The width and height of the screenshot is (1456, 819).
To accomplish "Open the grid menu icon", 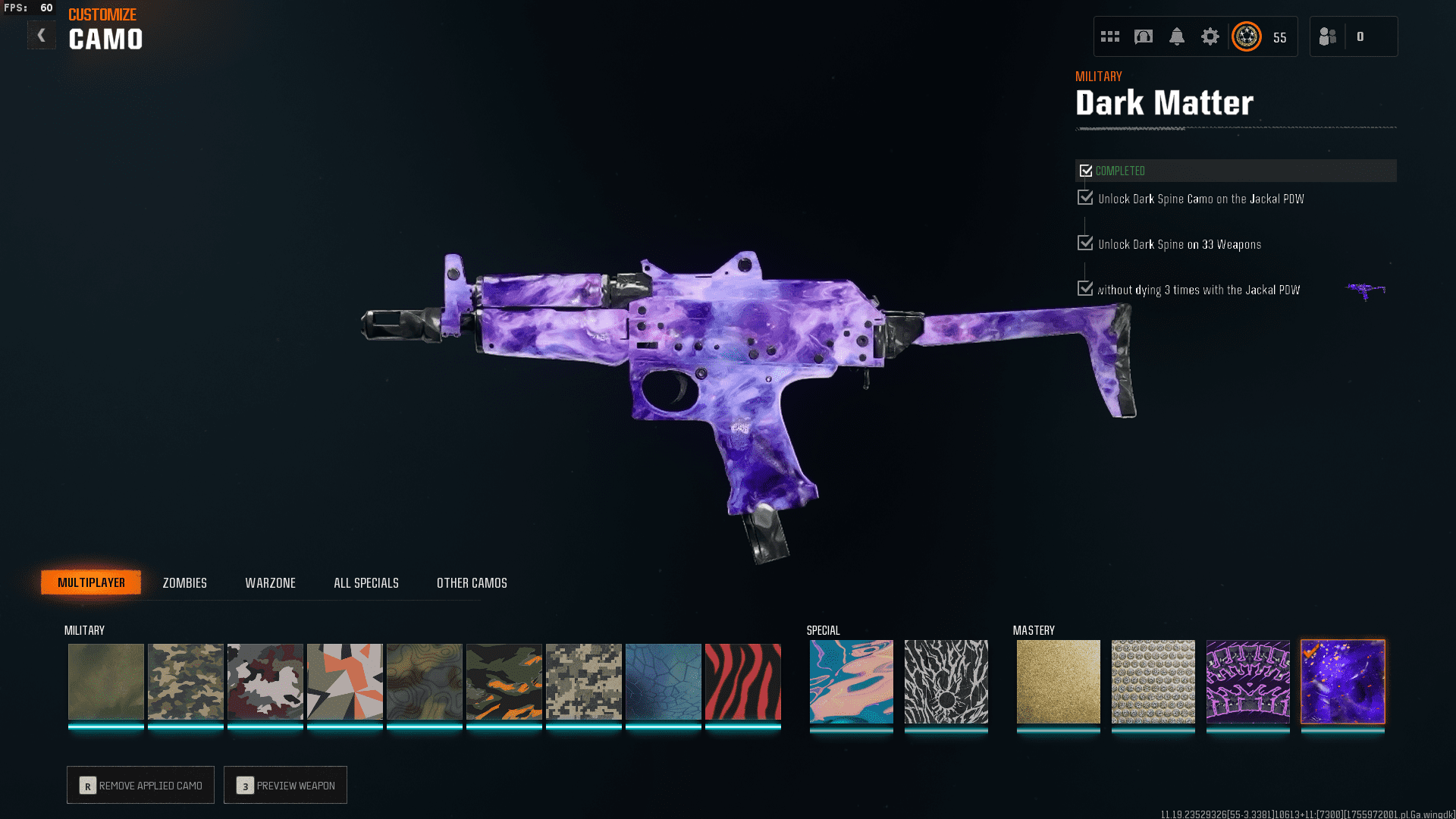I will coord(1109,36).
